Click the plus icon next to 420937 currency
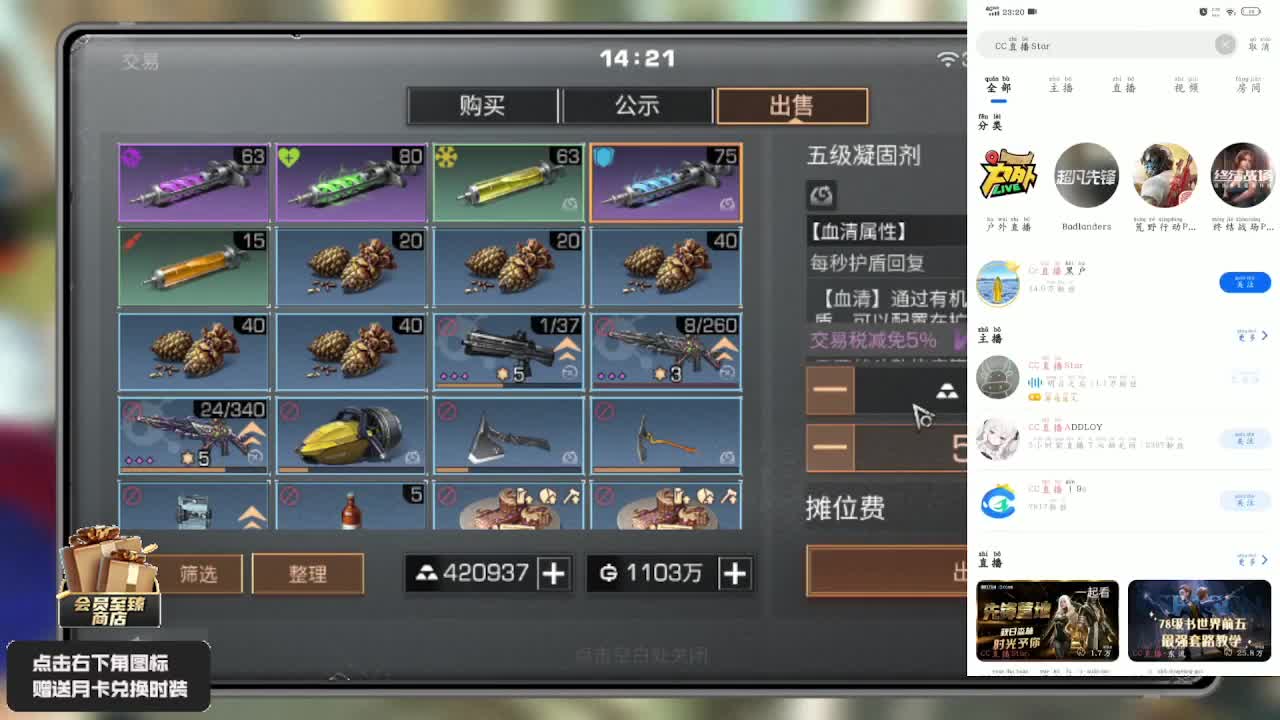Screen dimensions: 1280x720 [555, 574]
